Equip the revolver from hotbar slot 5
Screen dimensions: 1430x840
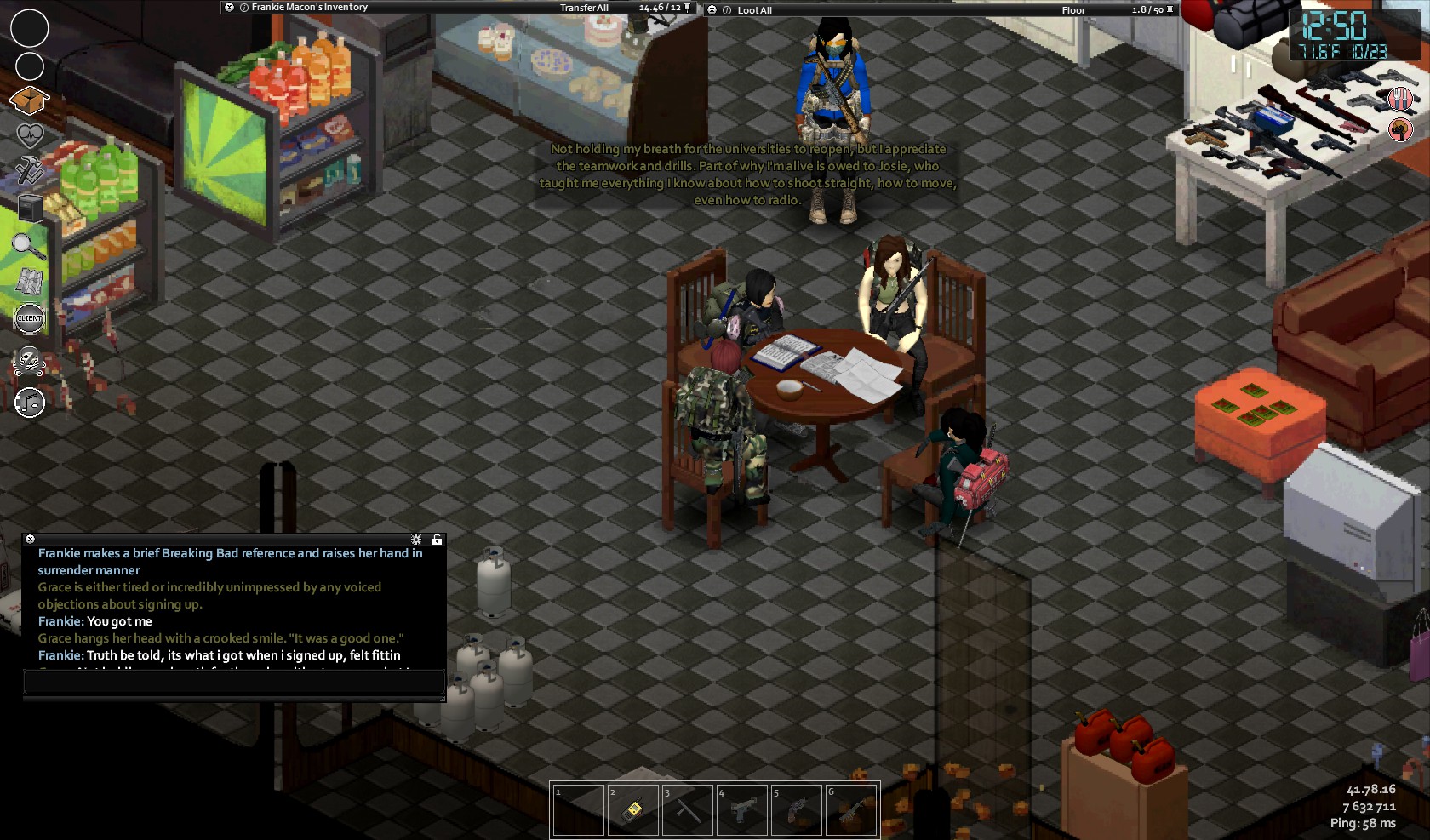tap(796, 809)
